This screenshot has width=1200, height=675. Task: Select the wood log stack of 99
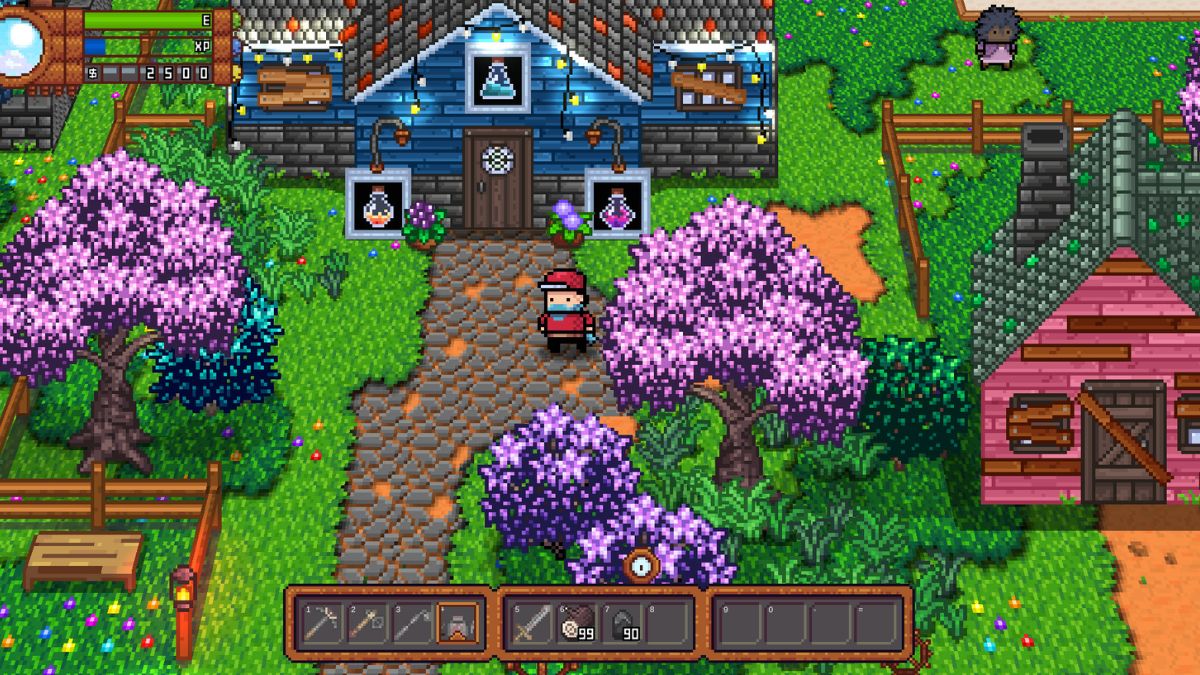[x=576, y=624]
